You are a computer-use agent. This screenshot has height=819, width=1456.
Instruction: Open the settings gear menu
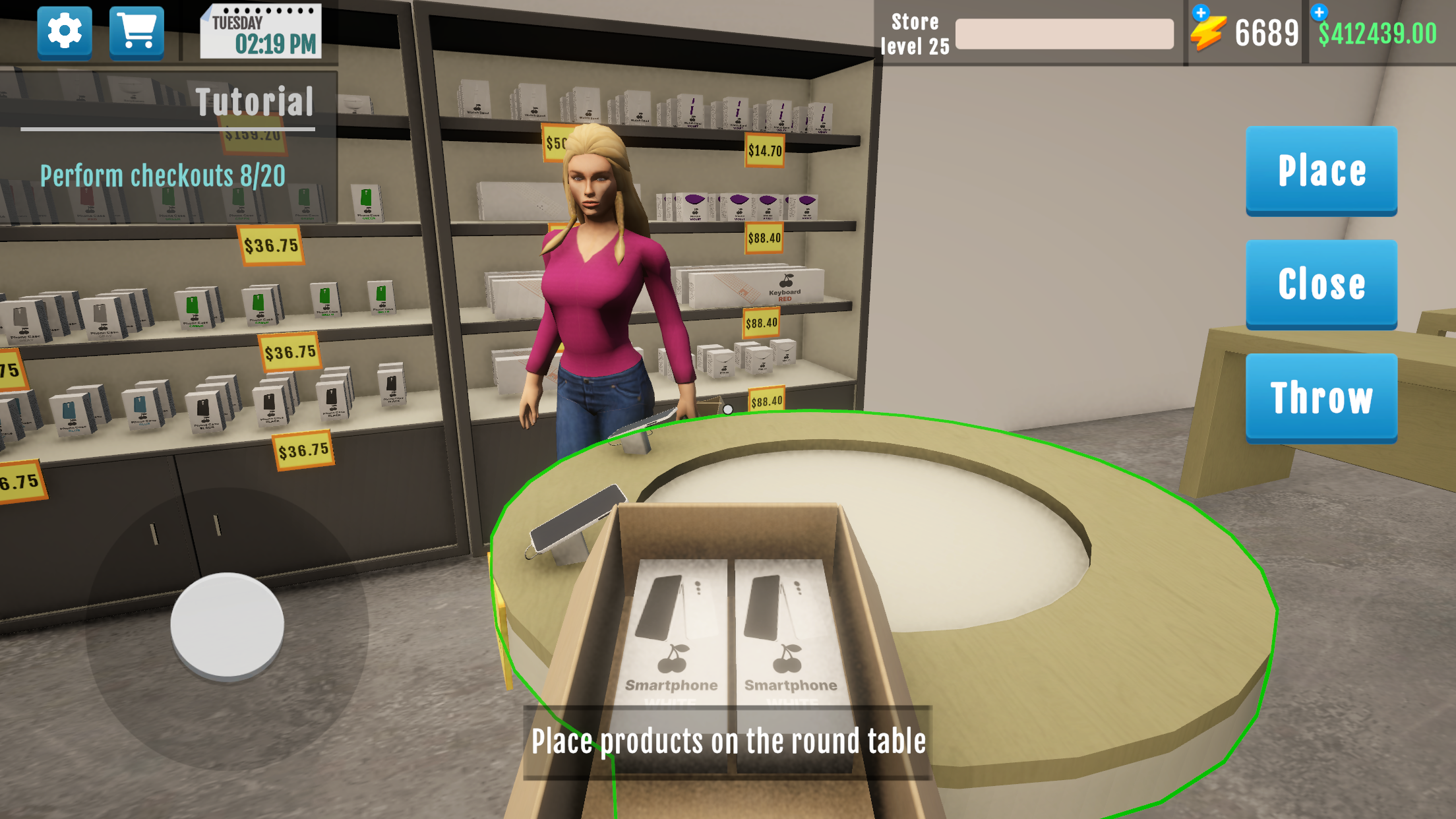64,31
